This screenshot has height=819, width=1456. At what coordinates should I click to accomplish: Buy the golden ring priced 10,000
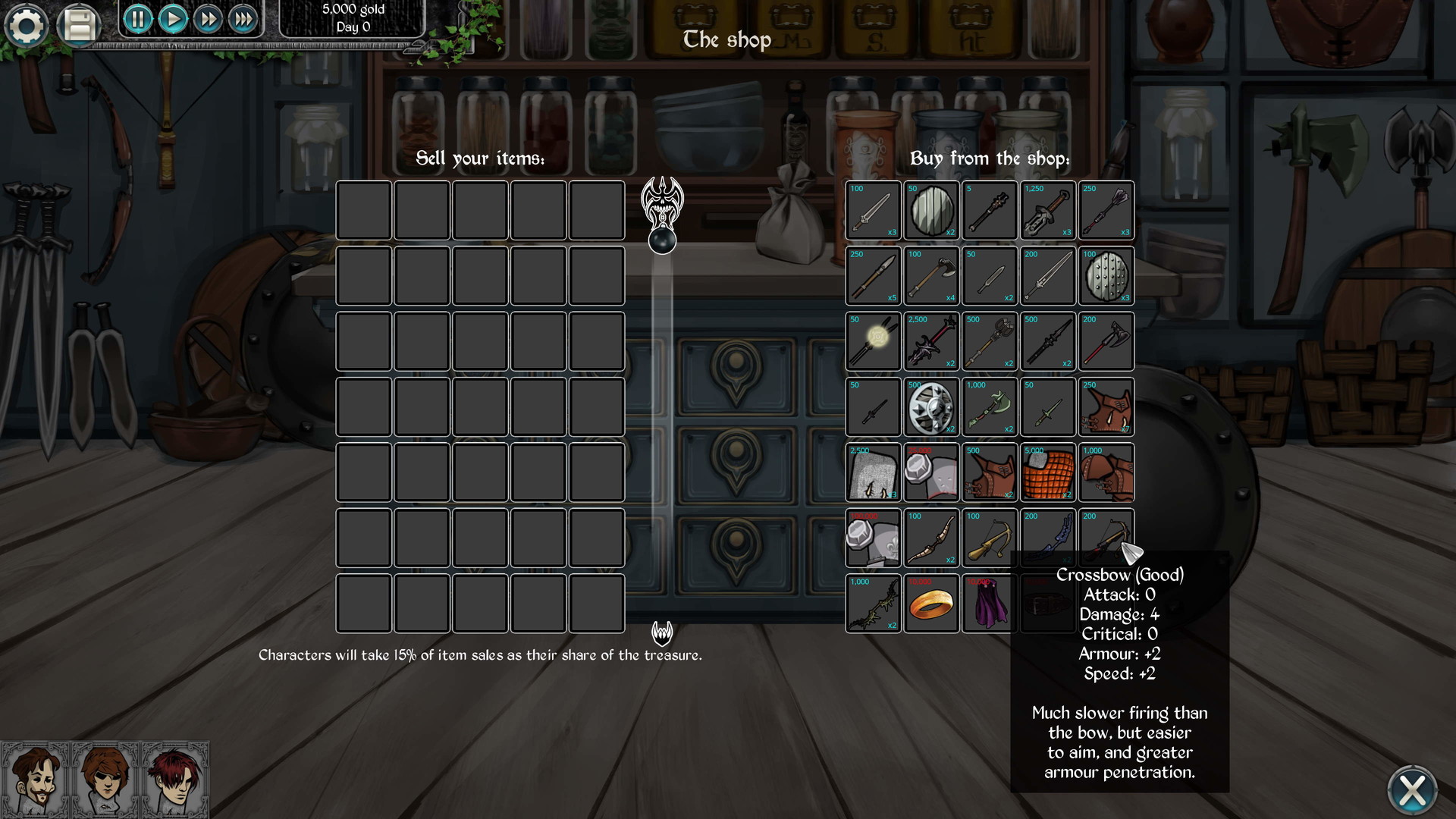tap(931, 603)
